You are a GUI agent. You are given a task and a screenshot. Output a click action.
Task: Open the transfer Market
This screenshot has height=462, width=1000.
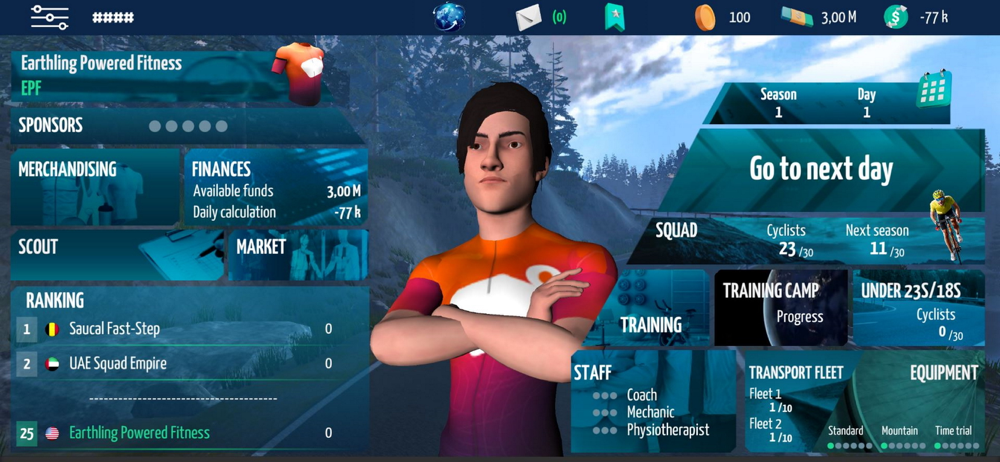(299, 254)
